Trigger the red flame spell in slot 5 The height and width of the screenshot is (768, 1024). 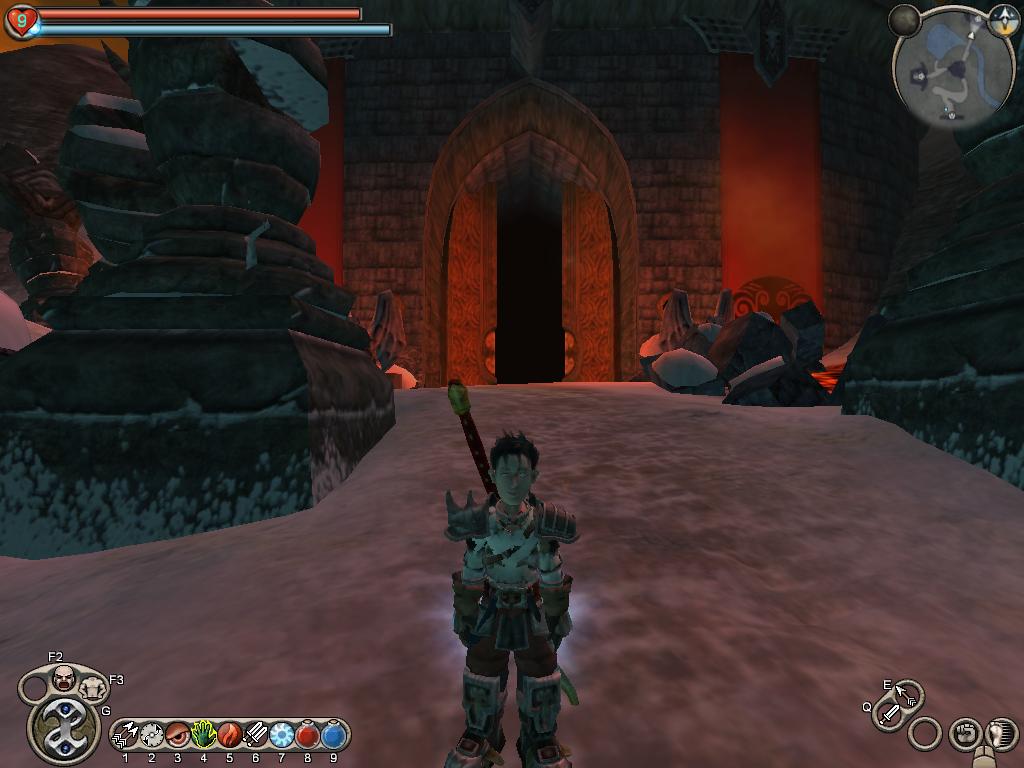(x=229, y=736)
